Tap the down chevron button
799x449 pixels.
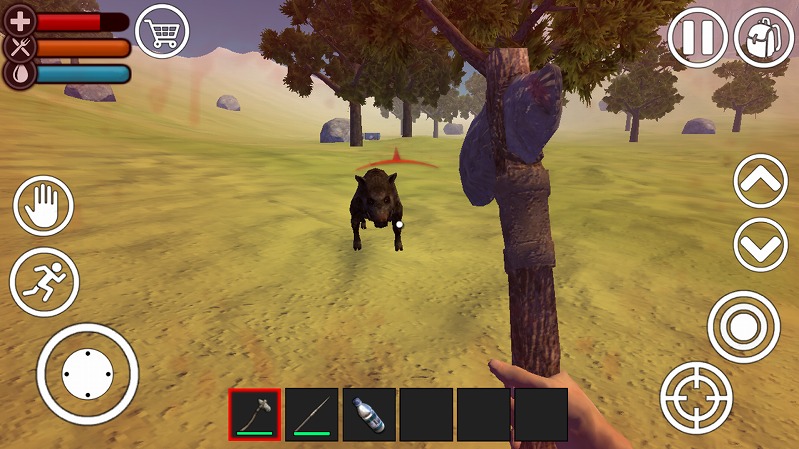[x=761, y=245]
